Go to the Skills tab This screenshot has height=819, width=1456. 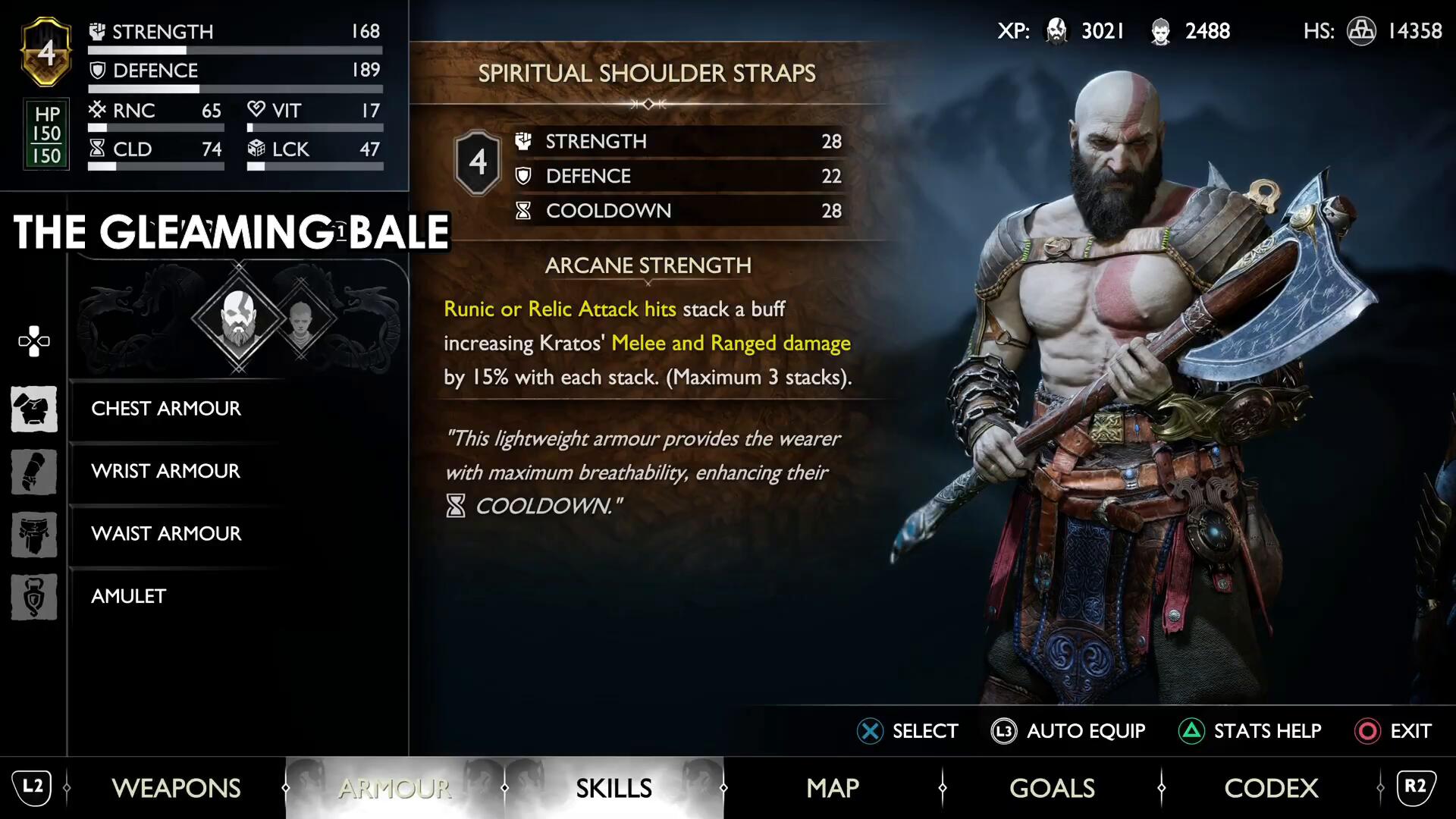(x=613, y=788)
